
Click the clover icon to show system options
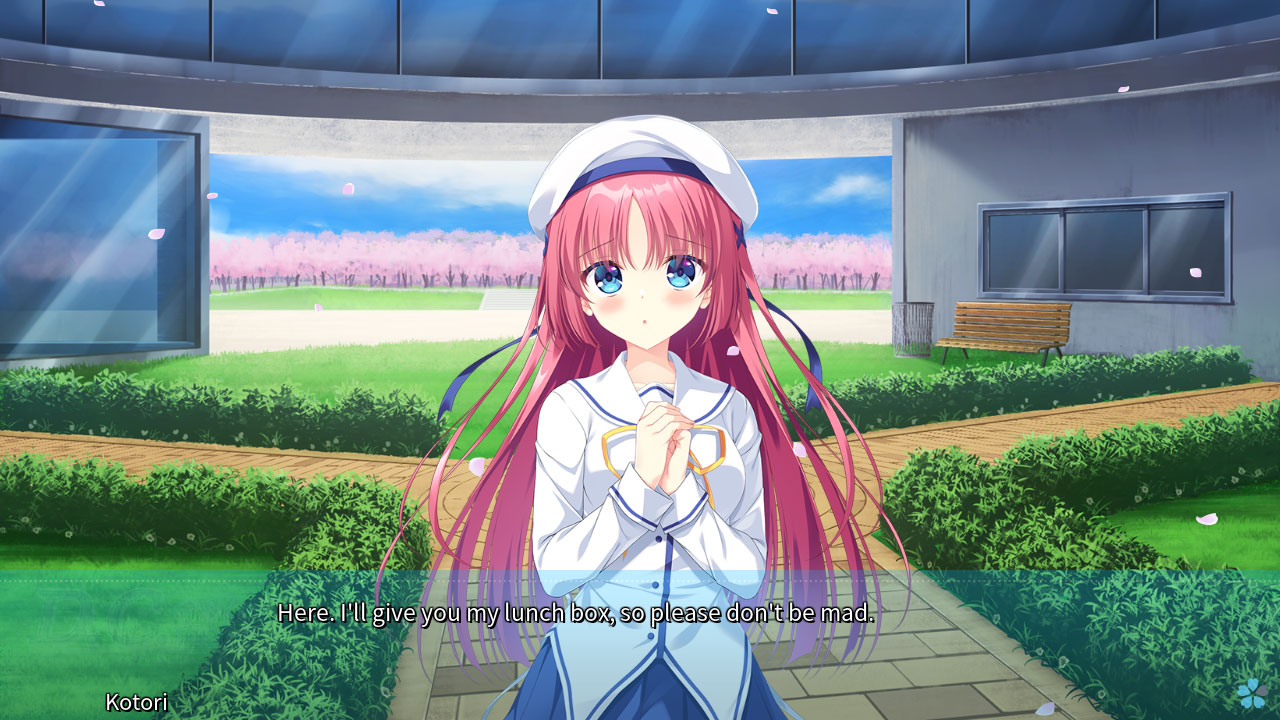click(x=1251, y=693)
